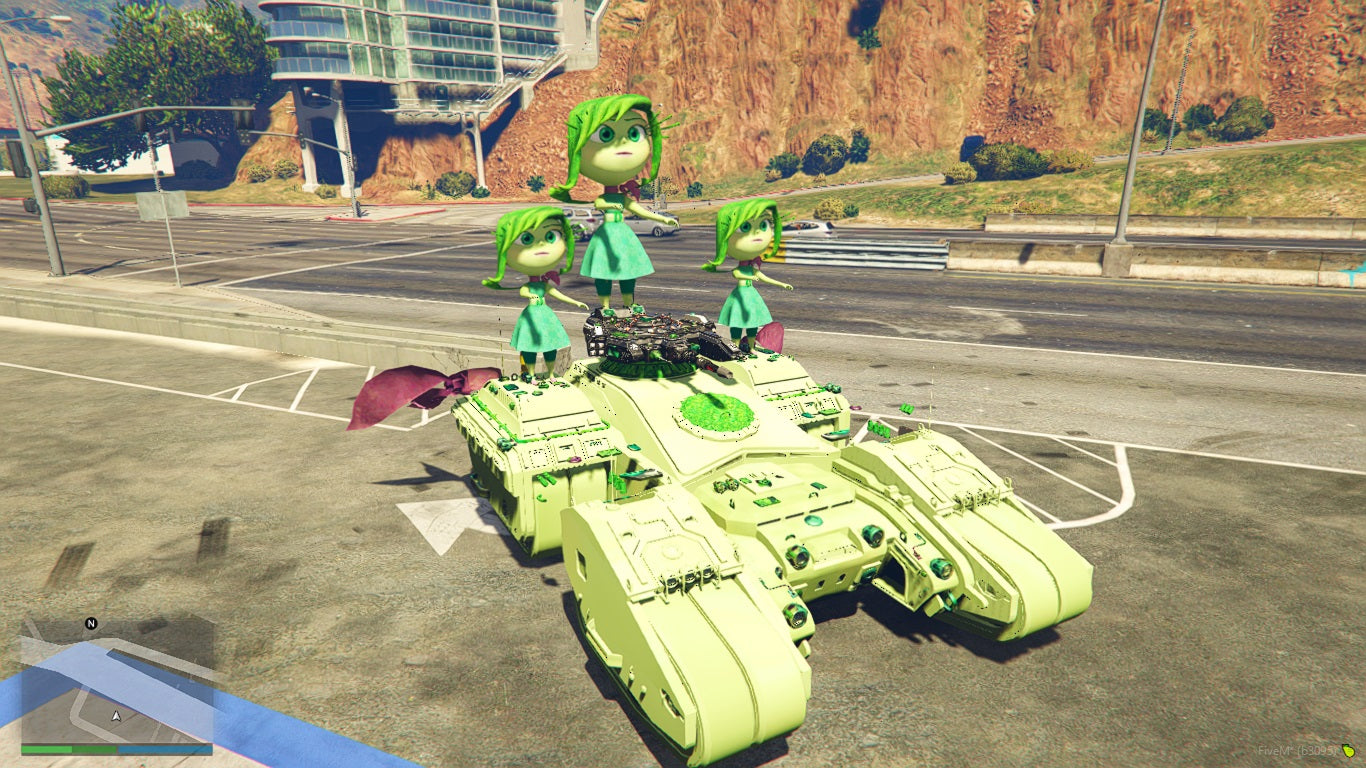Click the FiveM (b3095) watermark text
The width and height of the screenshot is (1366, 768).
tap(1296, 751)
